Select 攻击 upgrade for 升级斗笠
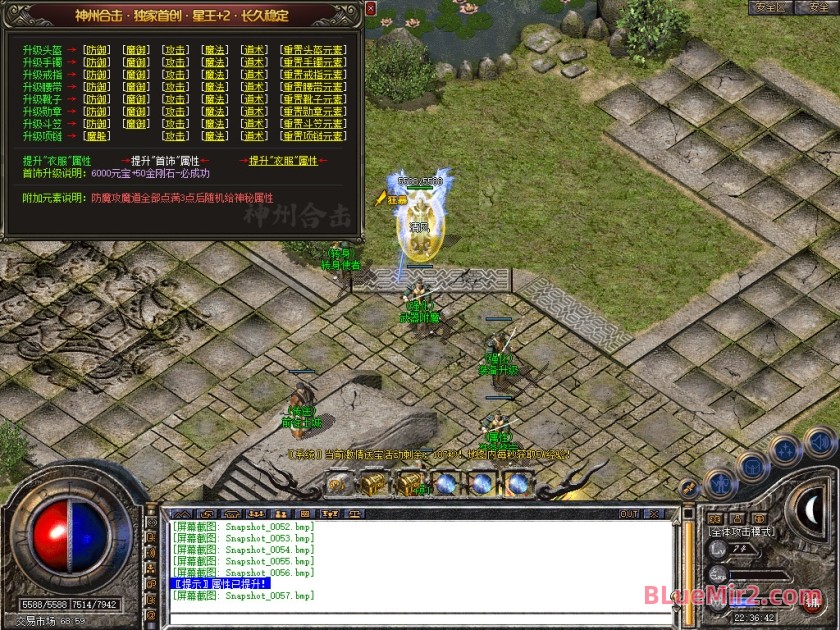This screenshot has height=630, width=840. [x=175, y=124]
